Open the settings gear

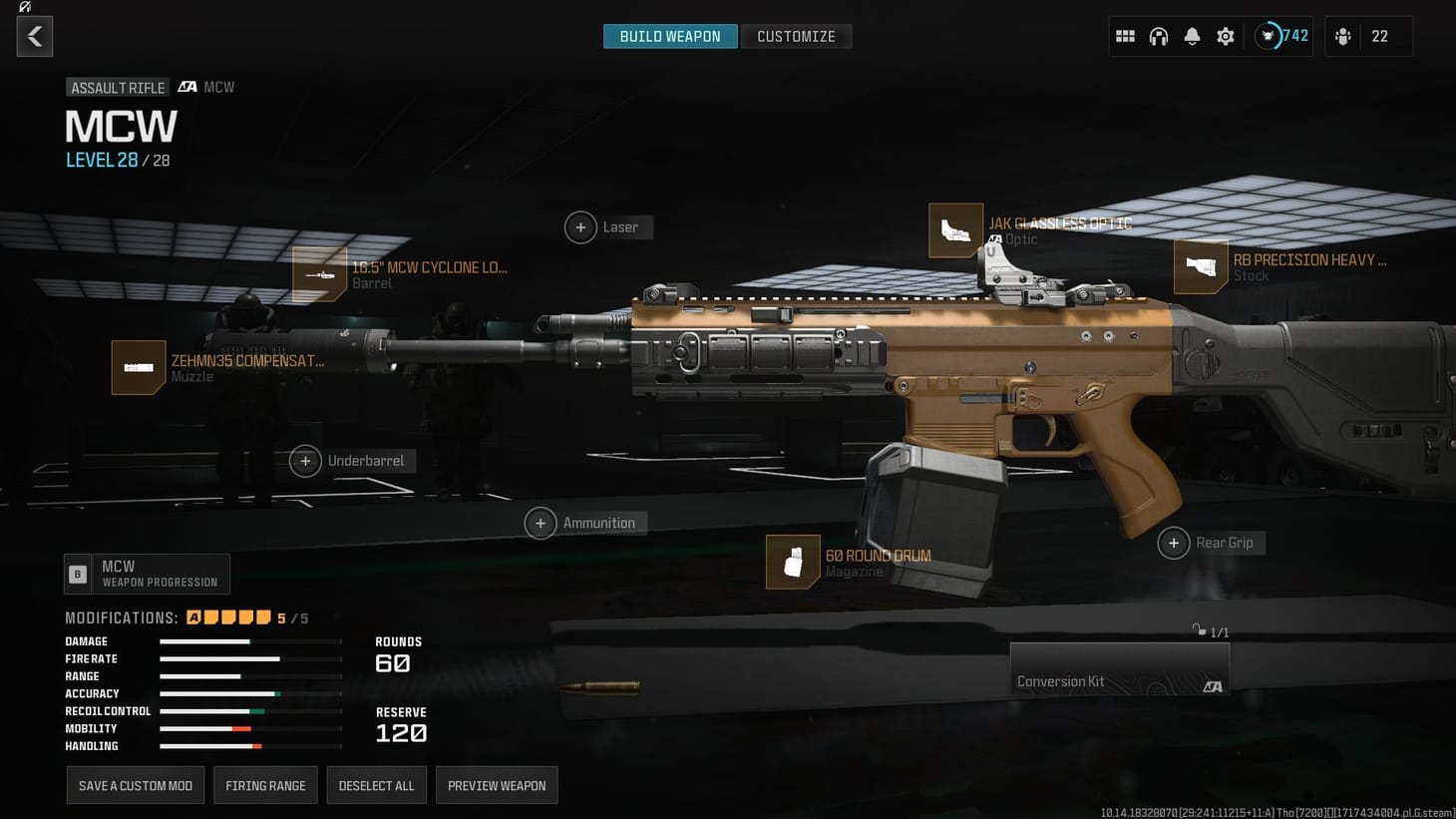coord(1225,36)
